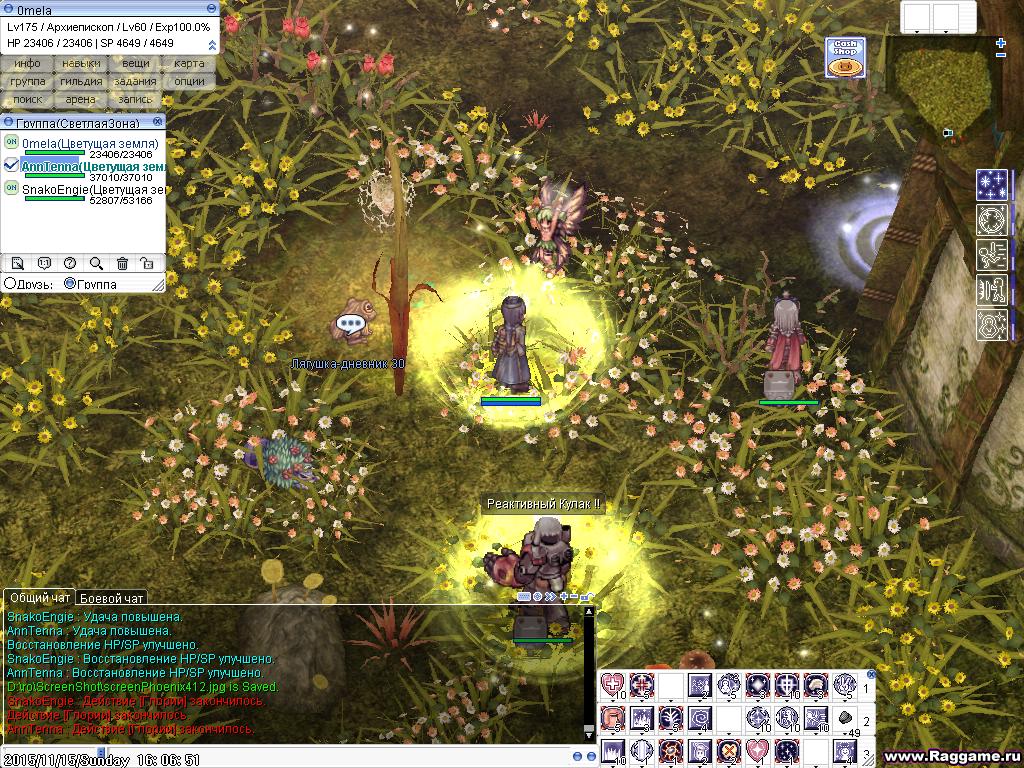This screenshot has height=768, width=1024.
Task: Zoom in the minimap with plus button
Action: point(1001,43)
